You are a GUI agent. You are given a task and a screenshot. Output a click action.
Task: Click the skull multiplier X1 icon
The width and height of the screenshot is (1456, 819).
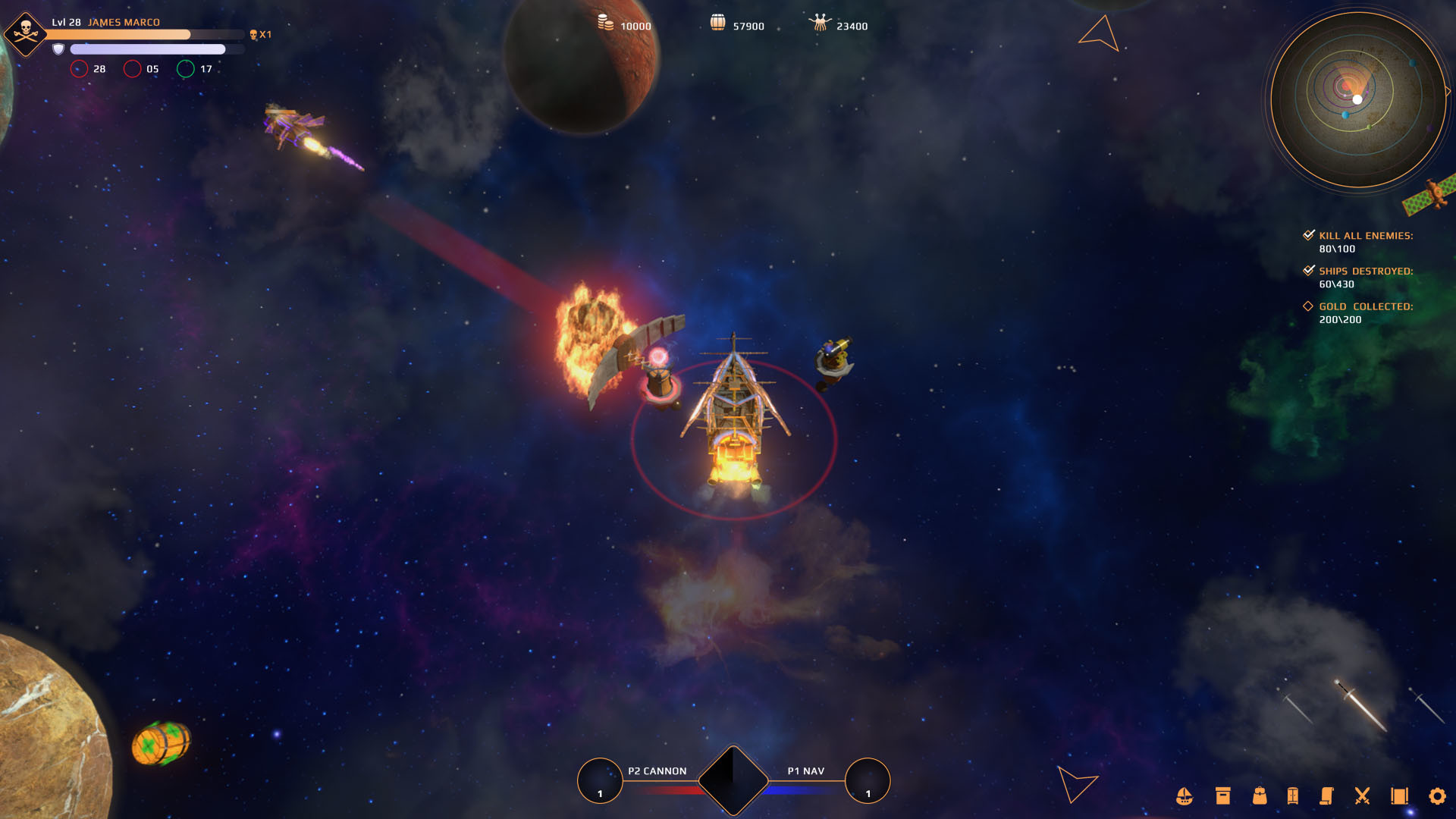(259, 35)
